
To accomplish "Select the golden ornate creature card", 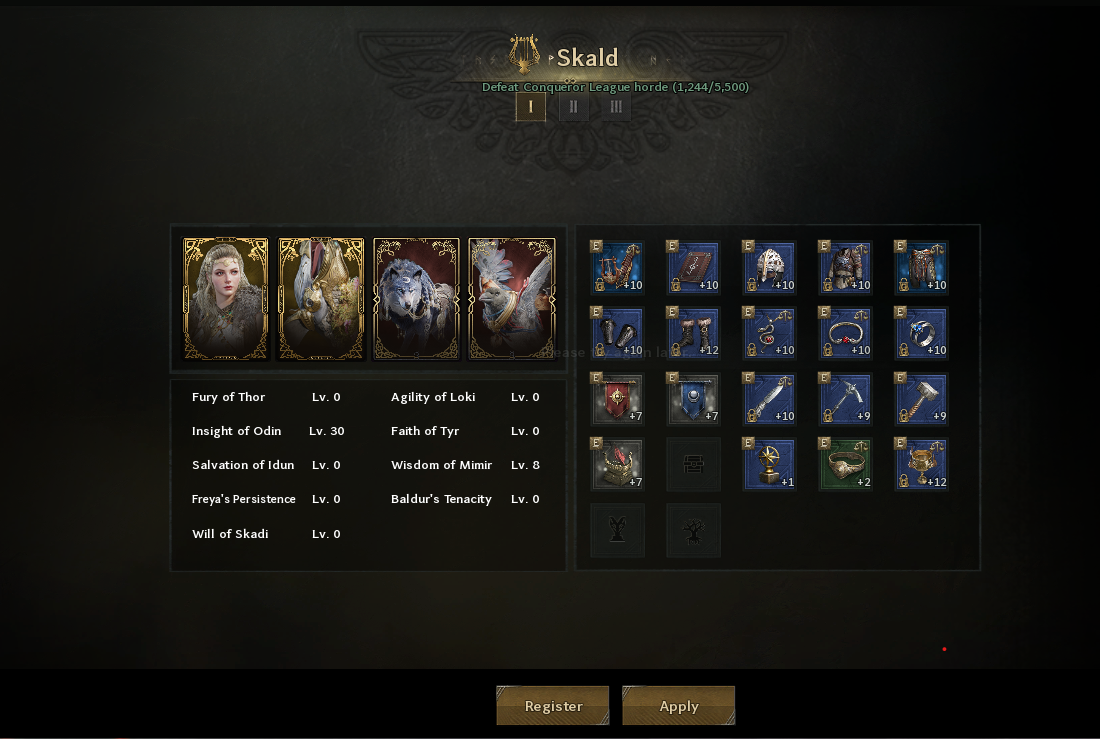I will click(321, 299).
